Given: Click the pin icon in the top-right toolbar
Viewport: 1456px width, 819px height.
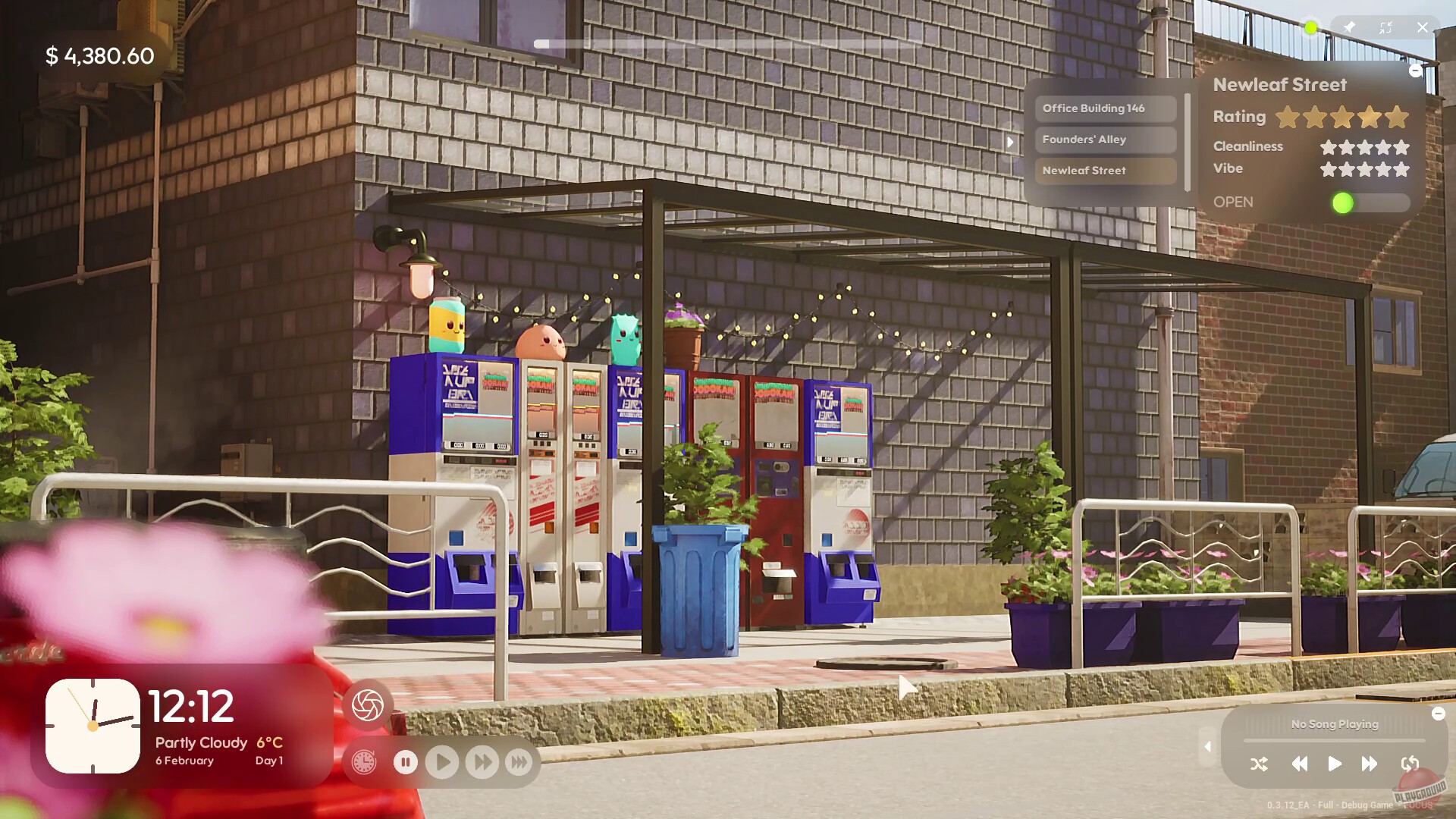Looking at the screenshot, I should (x=1350, y=27).
